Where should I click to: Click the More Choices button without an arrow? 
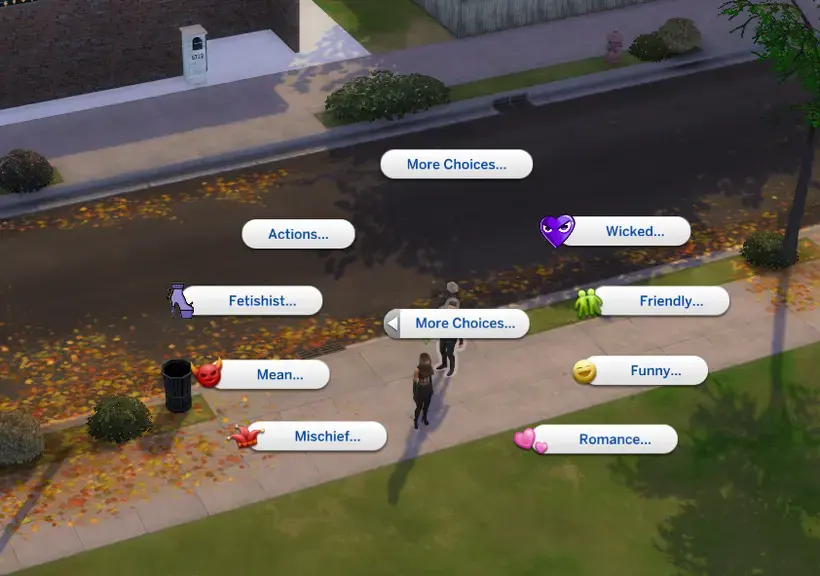tap(456, 164)
